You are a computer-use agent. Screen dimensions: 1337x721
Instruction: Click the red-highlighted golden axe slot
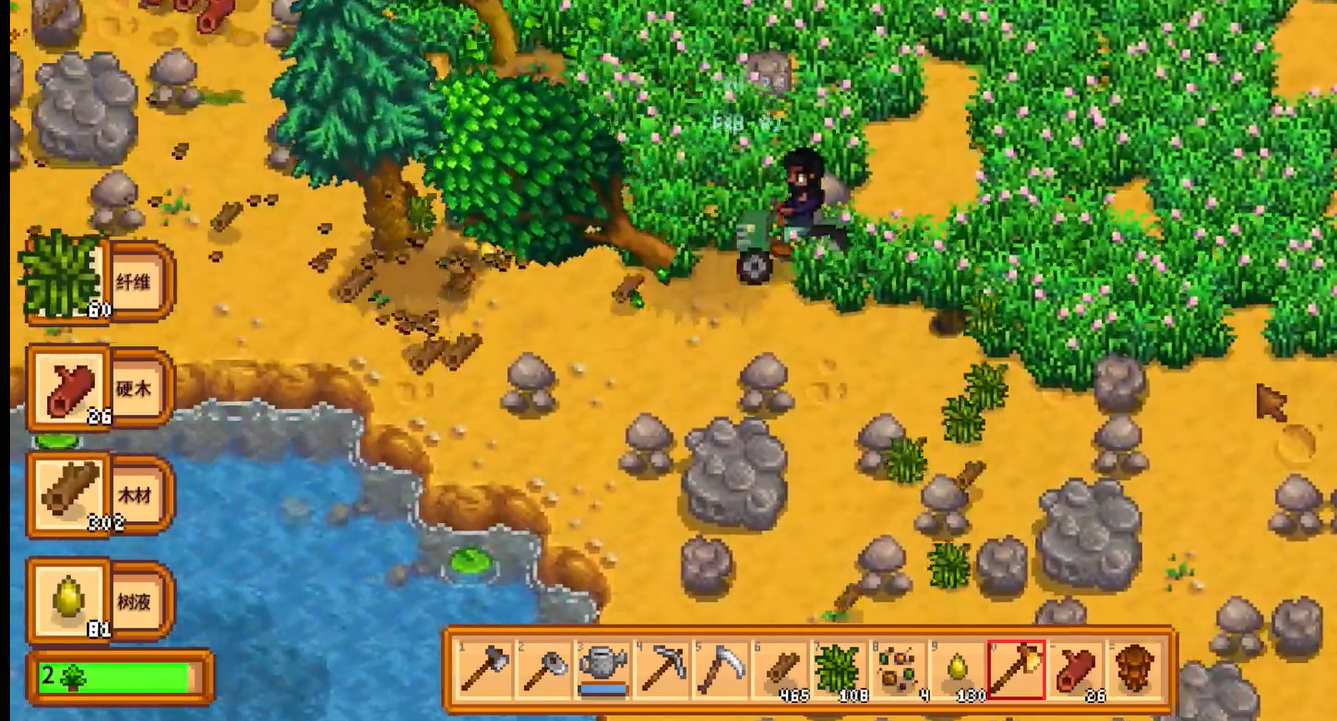(1016, 668)
